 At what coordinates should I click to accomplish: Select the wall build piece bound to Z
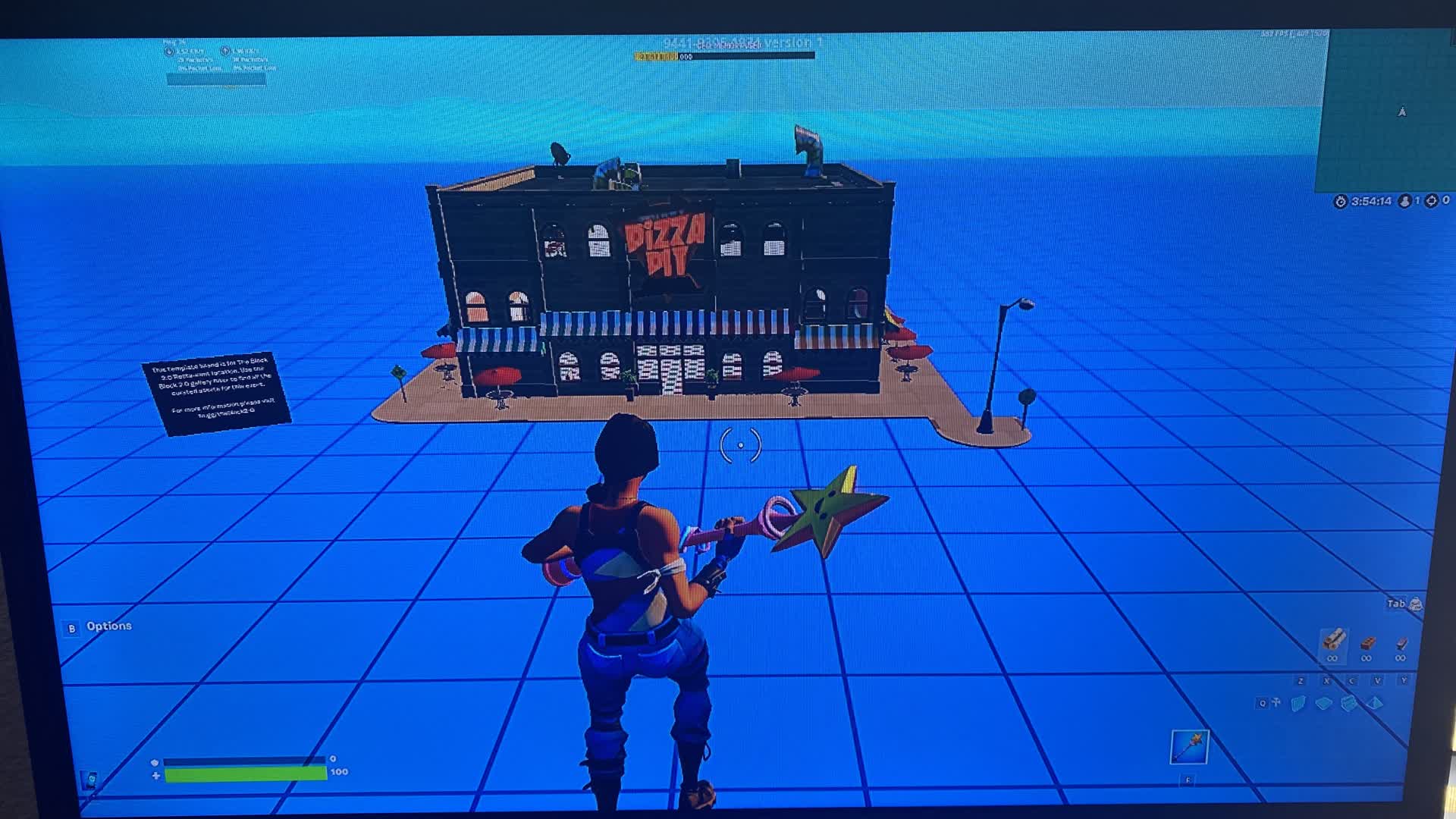(x=1297, y=704)
